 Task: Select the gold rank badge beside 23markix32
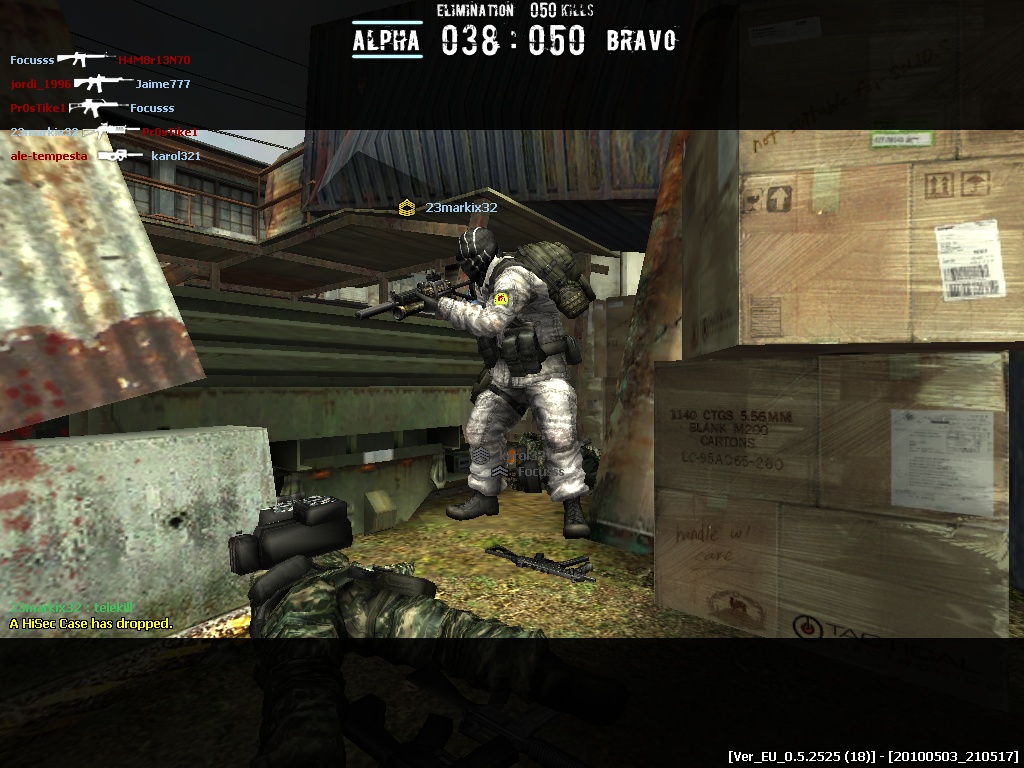click(407, 208)
